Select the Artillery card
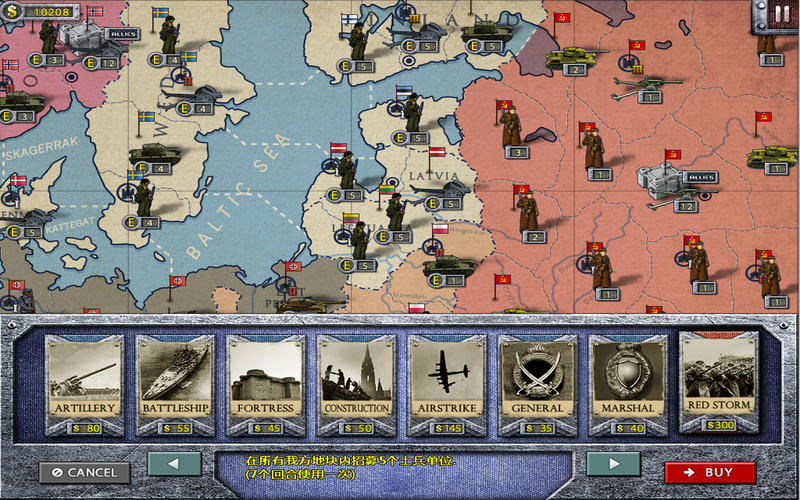The image size is (800, 500). [x=84, y=382]
